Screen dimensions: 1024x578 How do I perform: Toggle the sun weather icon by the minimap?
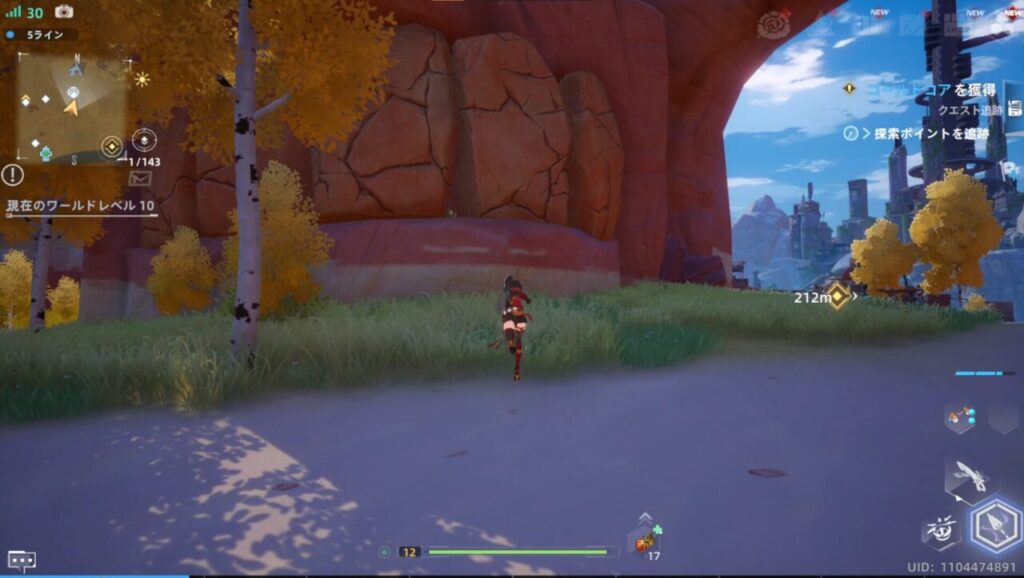tap(142, 79)
